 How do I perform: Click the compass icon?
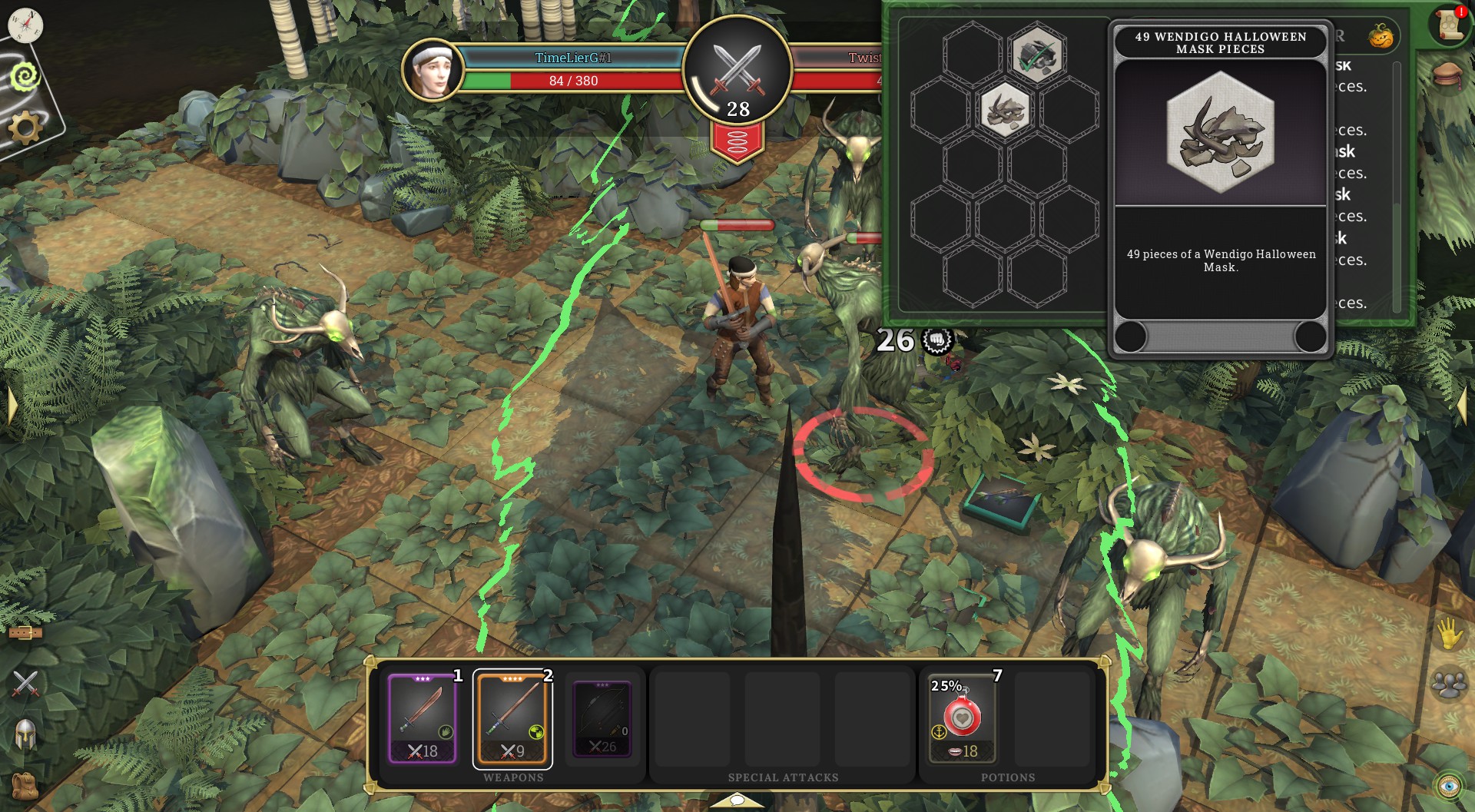[25, 25]
